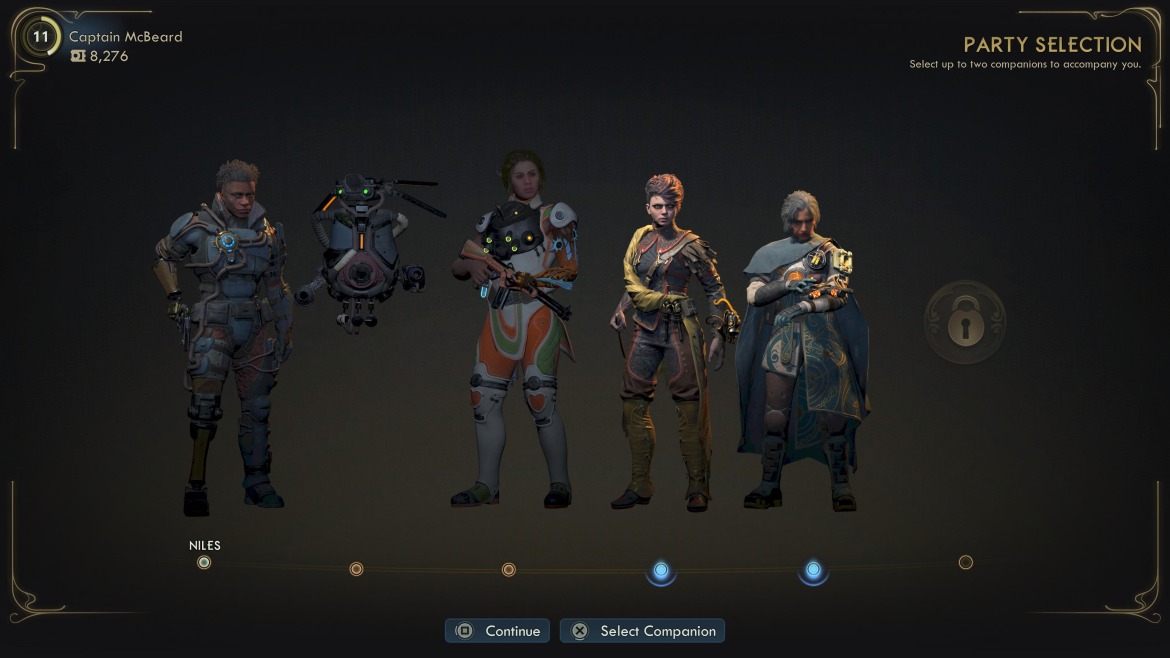This screenshot has width=1170, height=658.
Task: Click the Select Companion button
Action: (x=642, y=631)
